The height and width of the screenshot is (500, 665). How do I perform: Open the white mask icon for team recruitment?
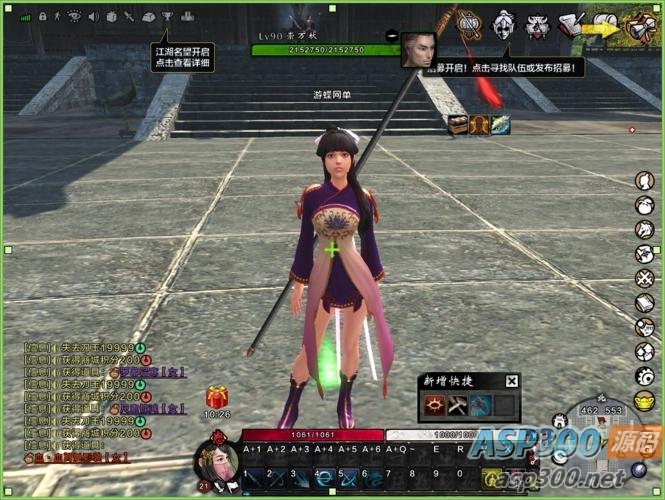[504, 22]
